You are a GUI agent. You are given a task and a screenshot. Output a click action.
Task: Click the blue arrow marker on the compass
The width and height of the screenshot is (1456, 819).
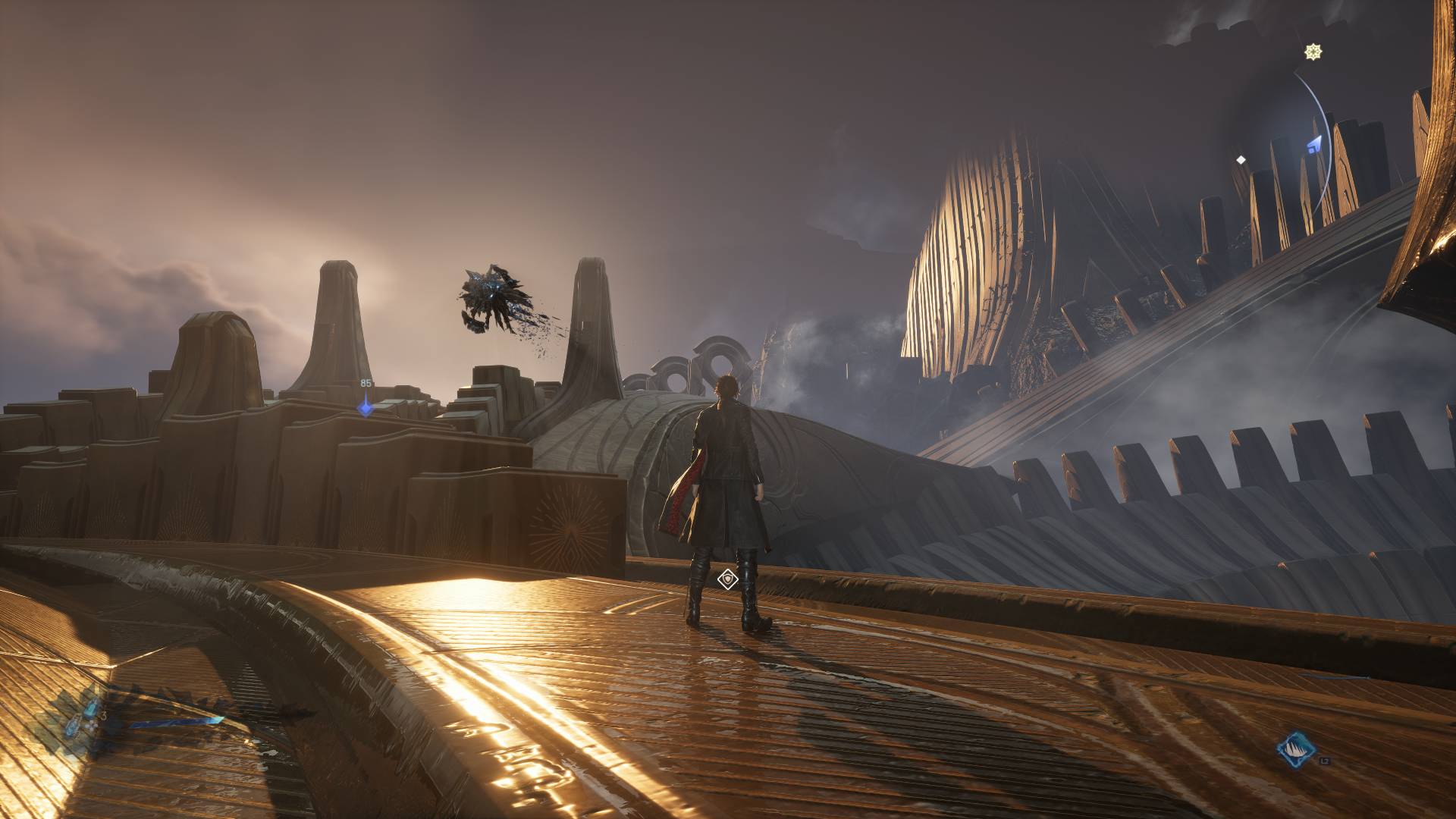pos(1314,144)
